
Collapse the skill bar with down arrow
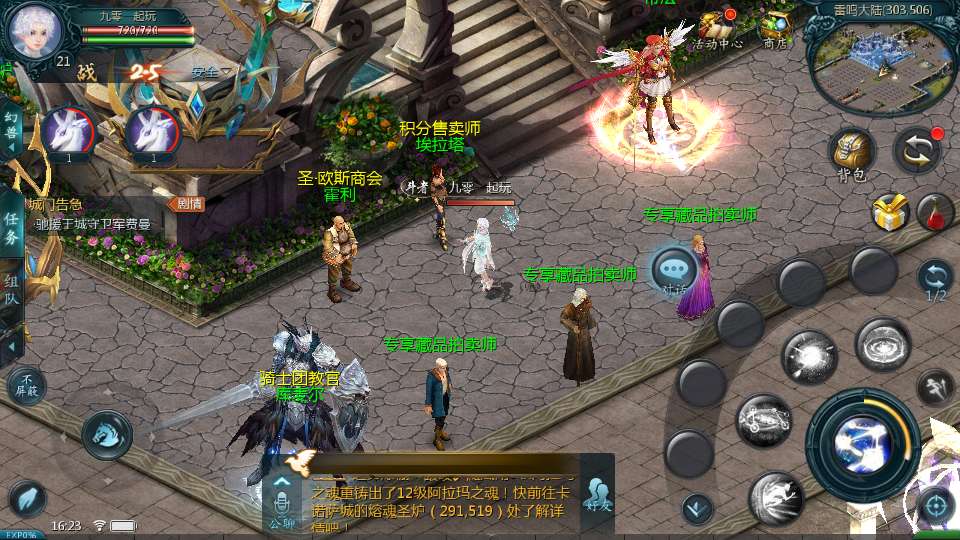pyautogui.click(x=697, y=509)
